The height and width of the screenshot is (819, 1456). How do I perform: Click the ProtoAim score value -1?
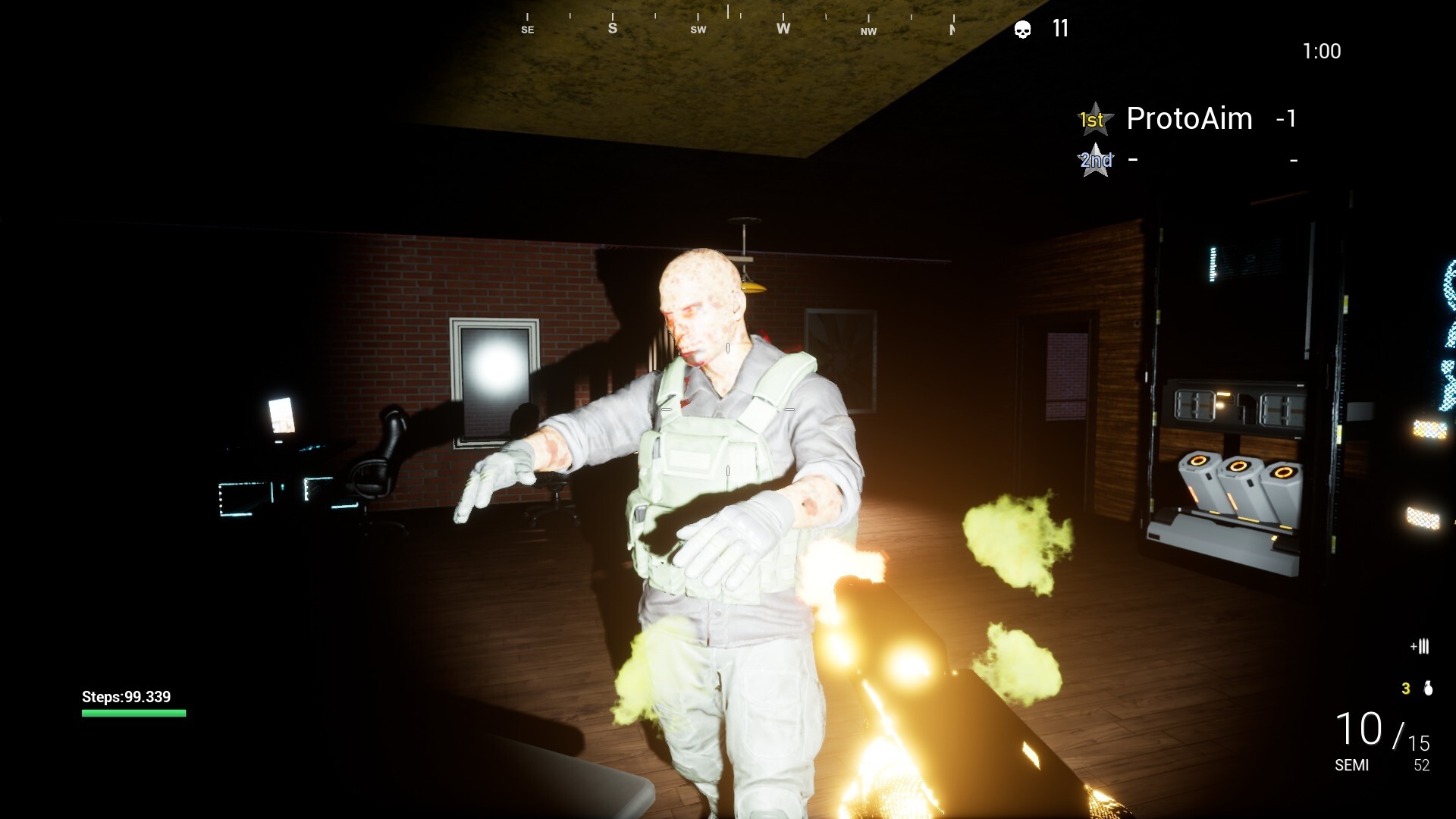[x=1285, y=119]
